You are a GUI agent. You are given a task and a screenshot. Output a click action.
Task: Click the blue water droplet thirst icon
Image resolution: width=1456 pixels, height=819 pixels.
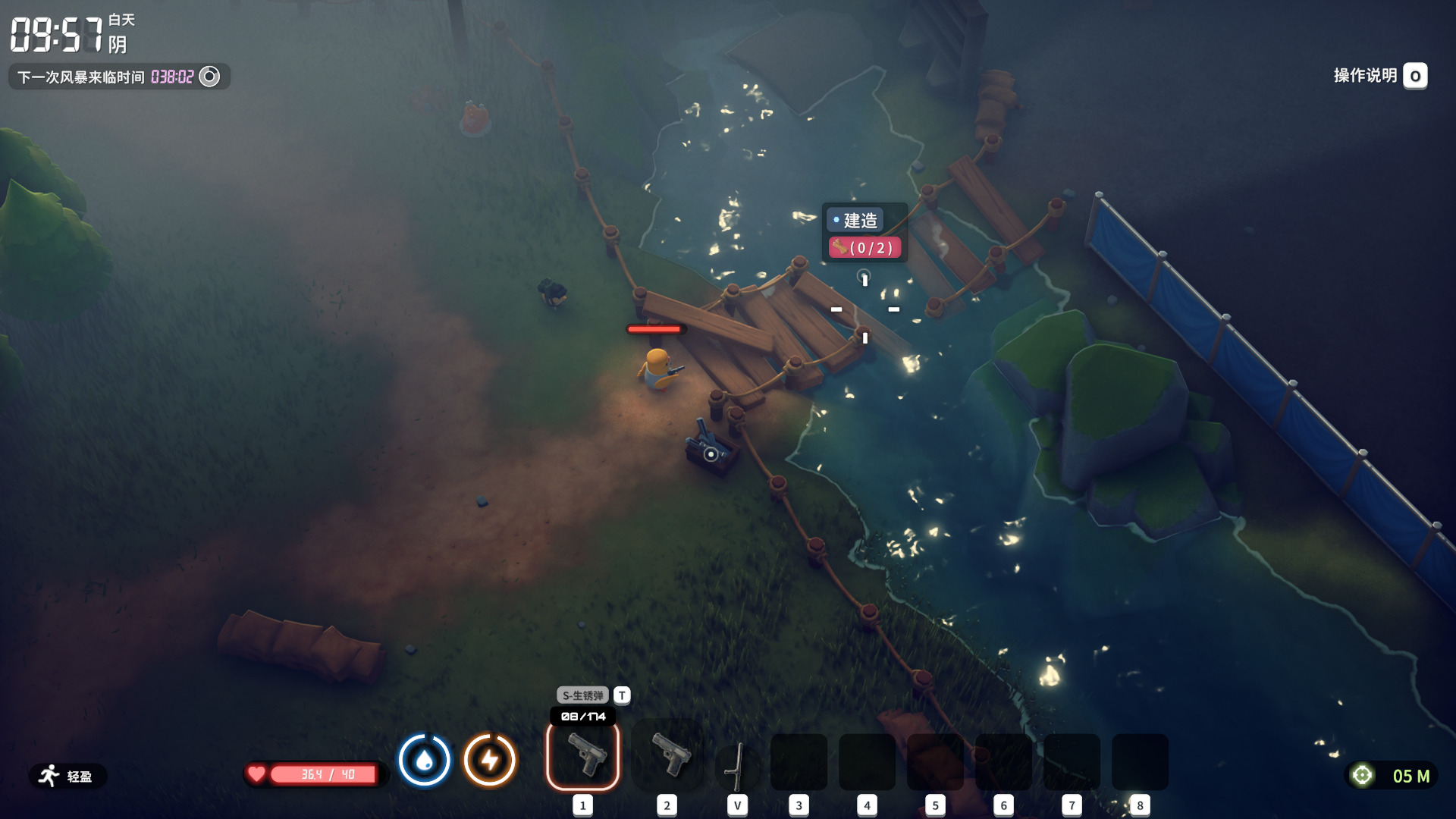[x=424, y=759]
